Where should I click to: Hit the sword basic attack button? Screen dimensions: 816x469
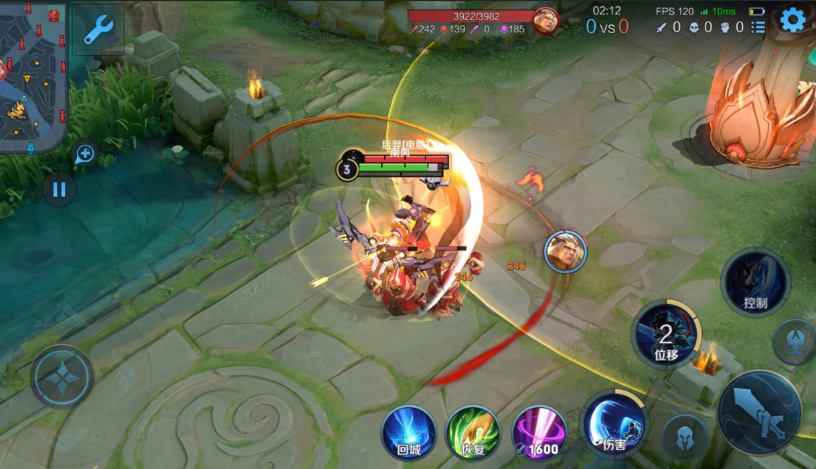point(759,411)
